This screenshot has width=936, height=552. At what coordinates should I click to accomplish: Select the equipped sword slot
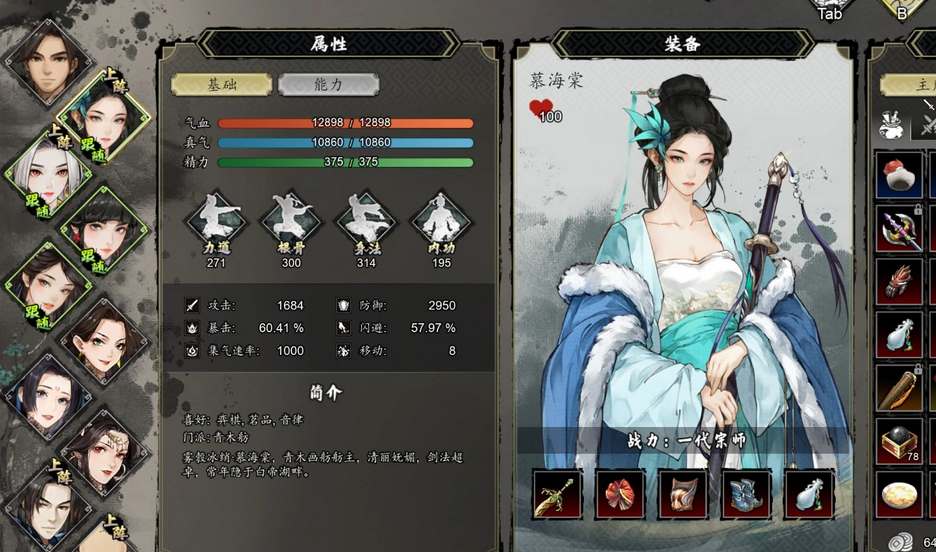[557, 494]
